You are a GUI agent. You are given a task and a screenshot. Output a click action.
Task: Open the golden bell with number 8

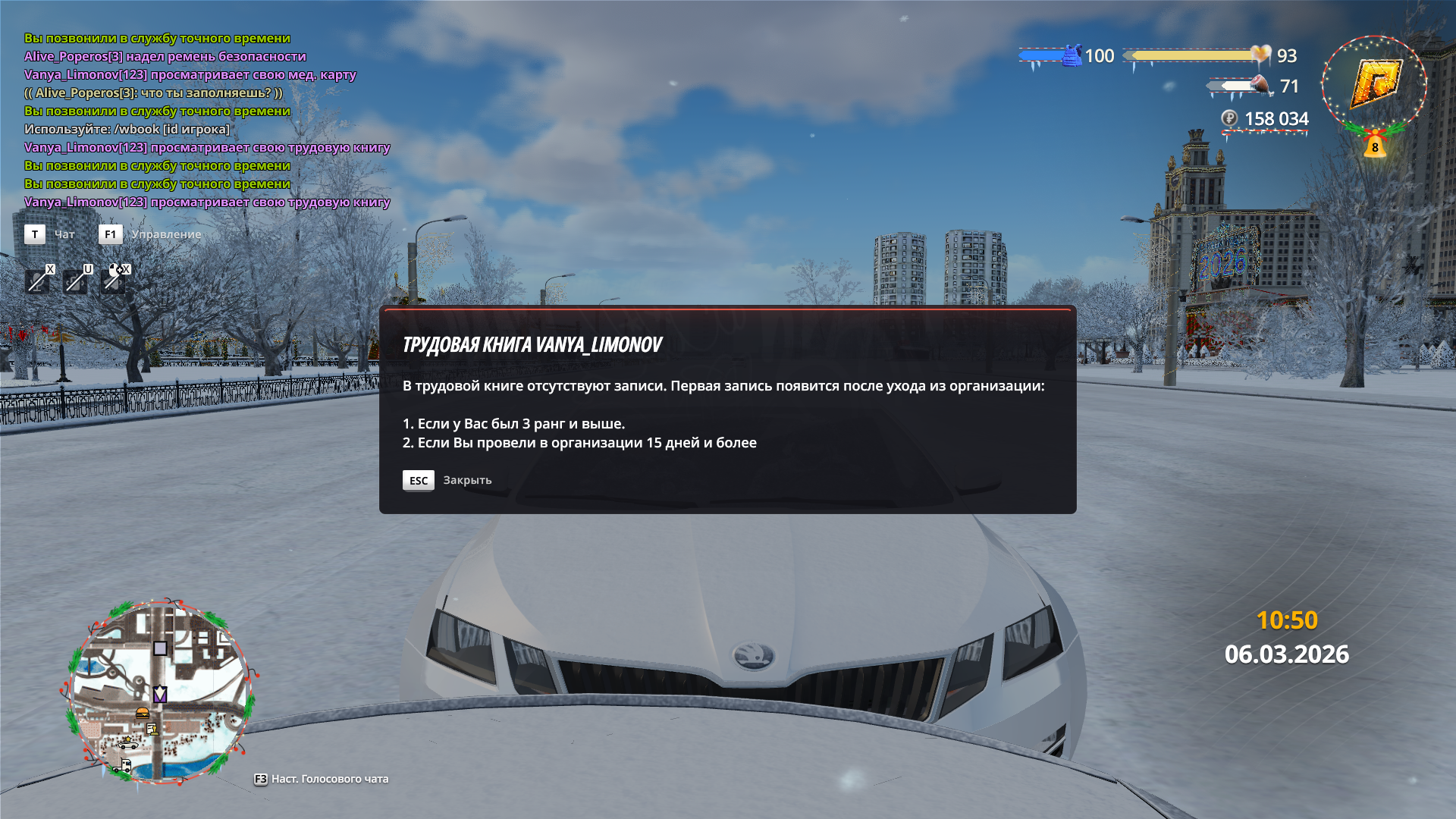tap(1374, 146)
